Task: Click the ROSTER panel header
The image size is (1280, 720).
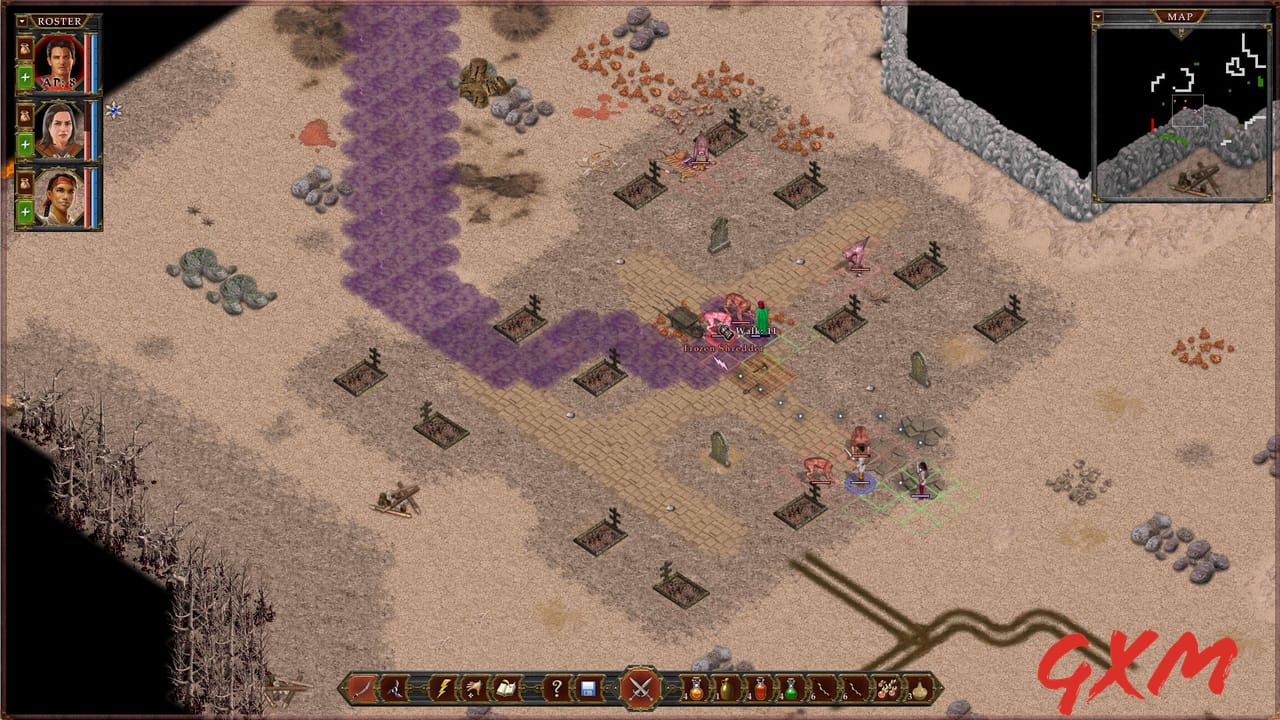Action: (x=58, y=21)
